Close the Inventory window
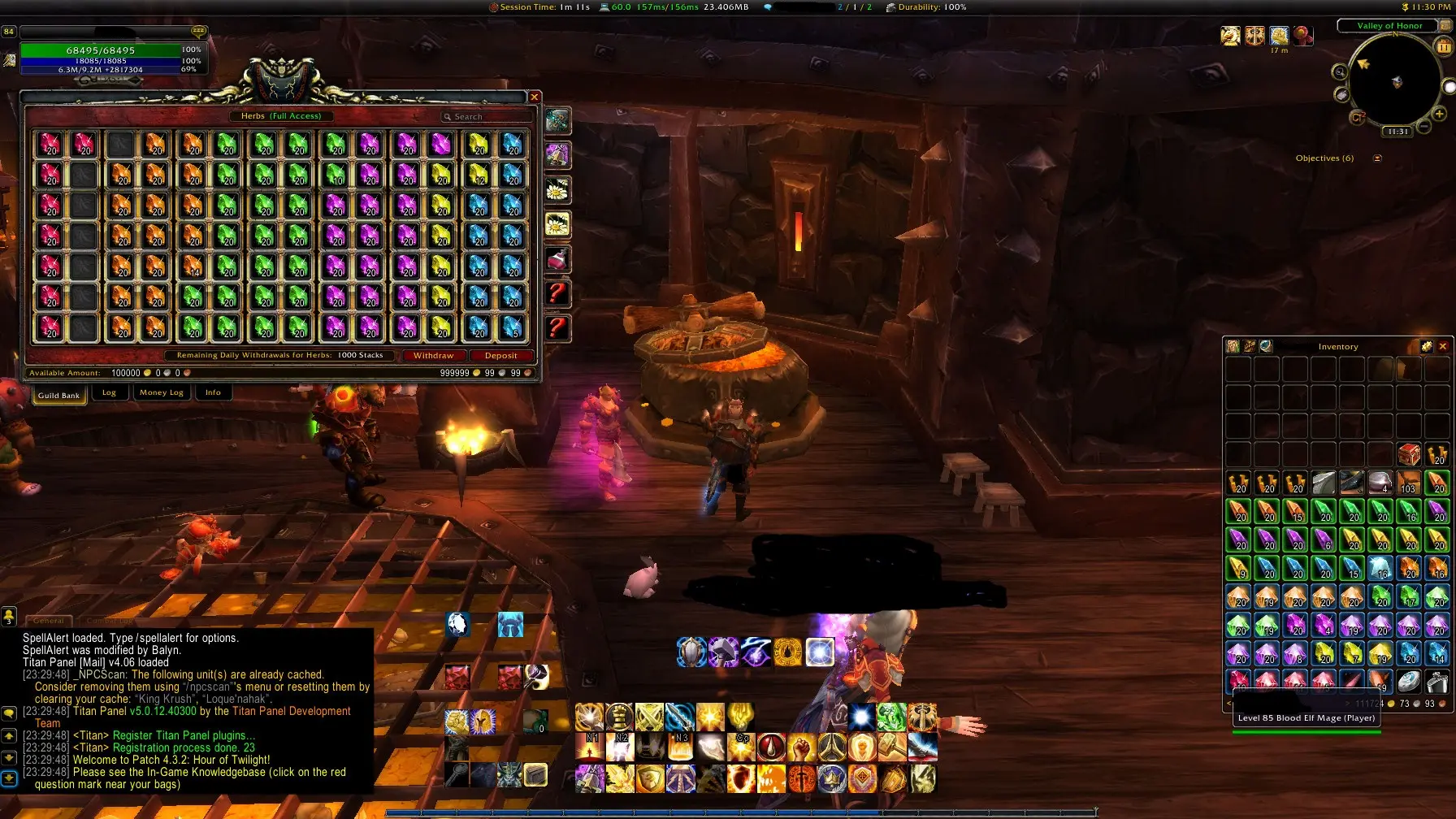 (x=1443, y=347)
